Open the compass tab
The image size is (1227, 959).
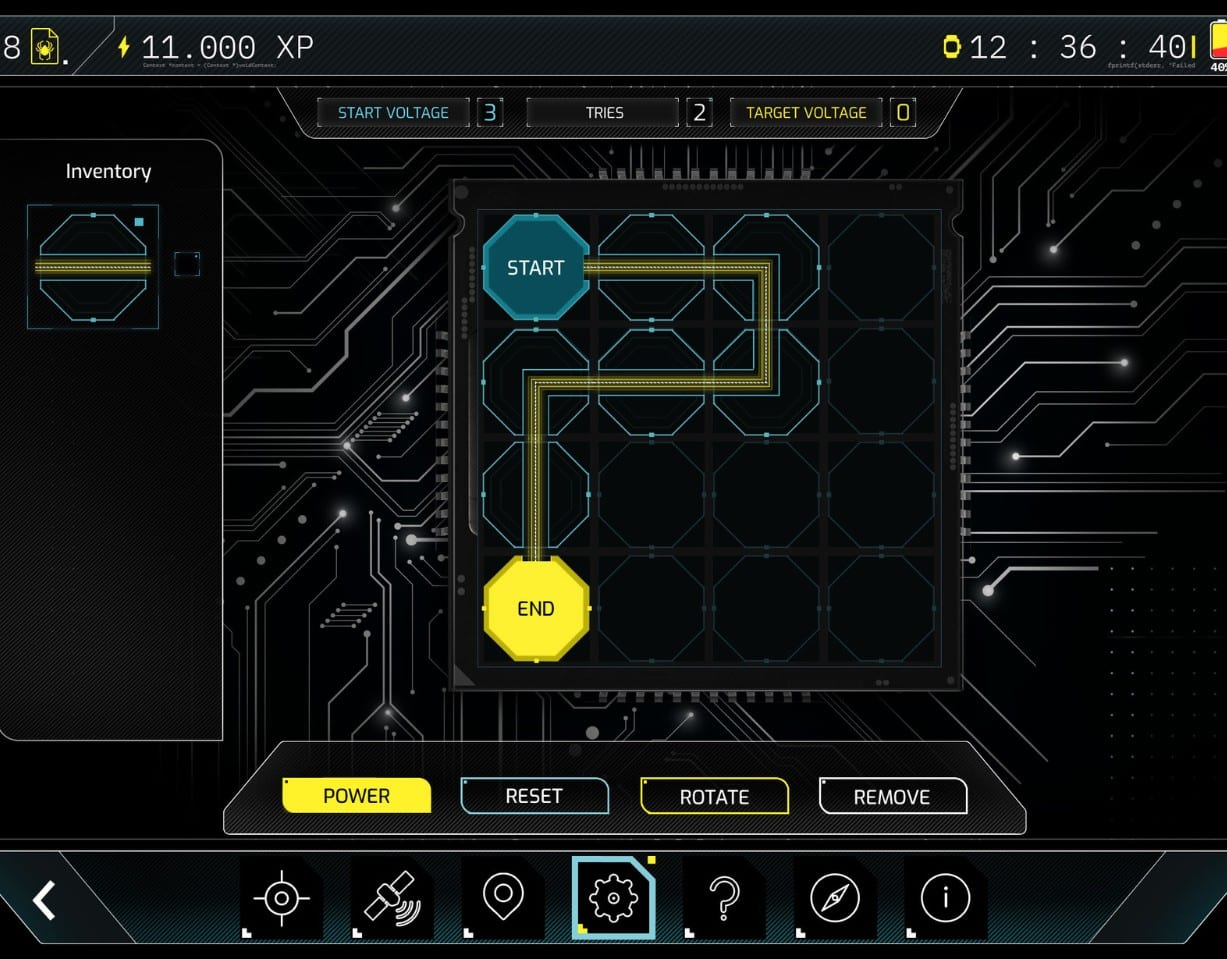click(835, 898)
